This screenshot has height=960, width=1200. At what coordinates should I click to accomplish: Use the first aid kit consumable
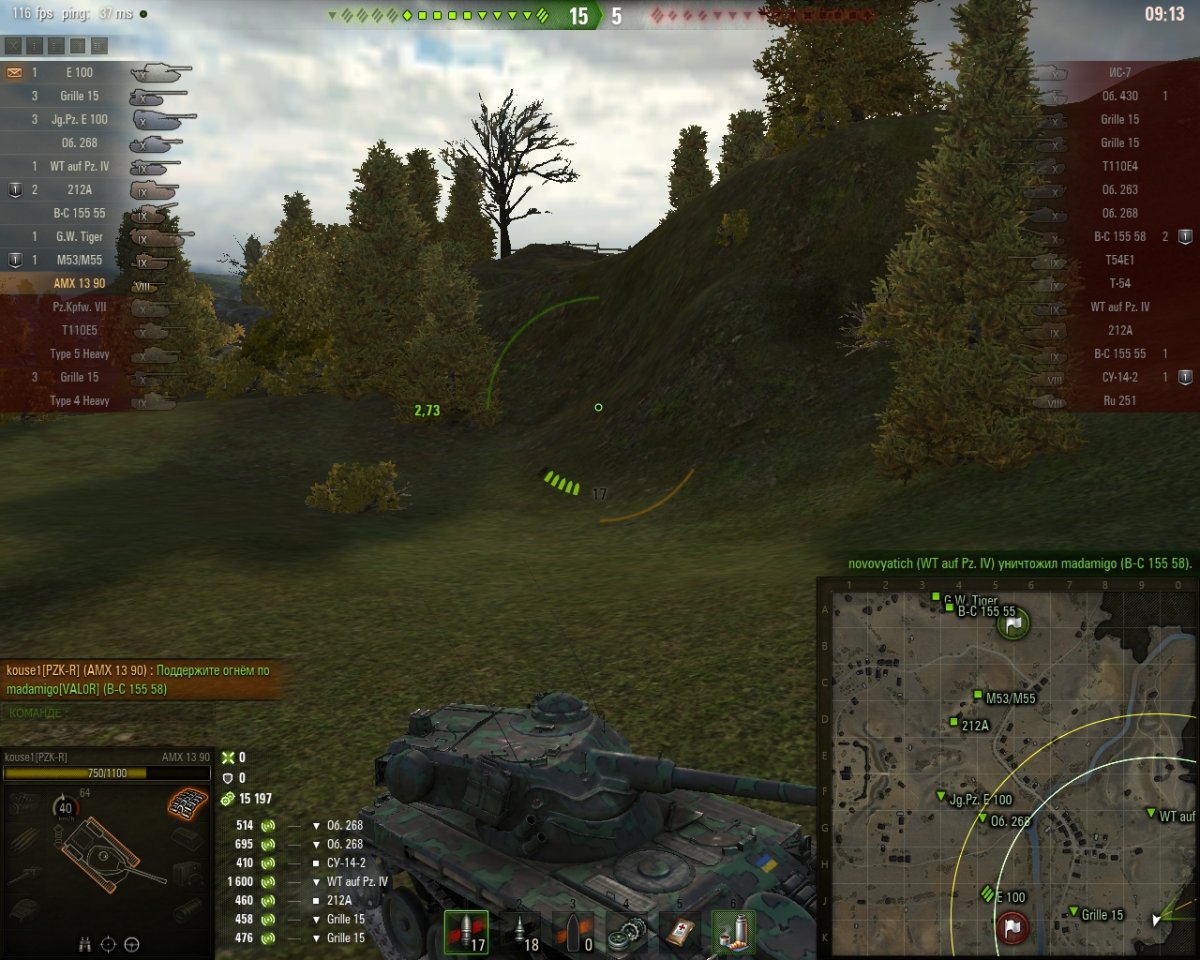[679, 932]
